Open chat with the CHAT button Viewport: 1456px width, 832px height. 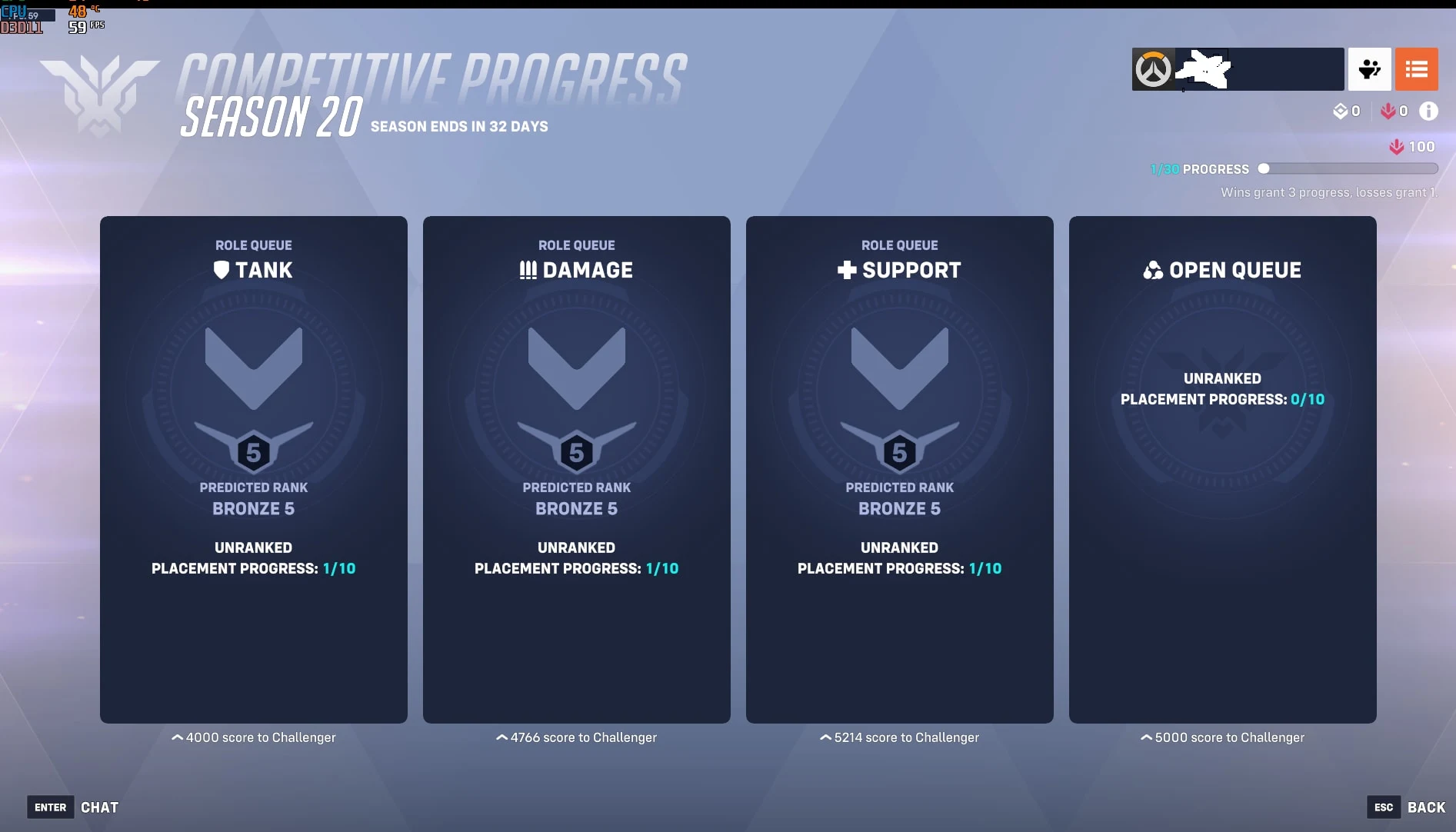click(99, 807)
